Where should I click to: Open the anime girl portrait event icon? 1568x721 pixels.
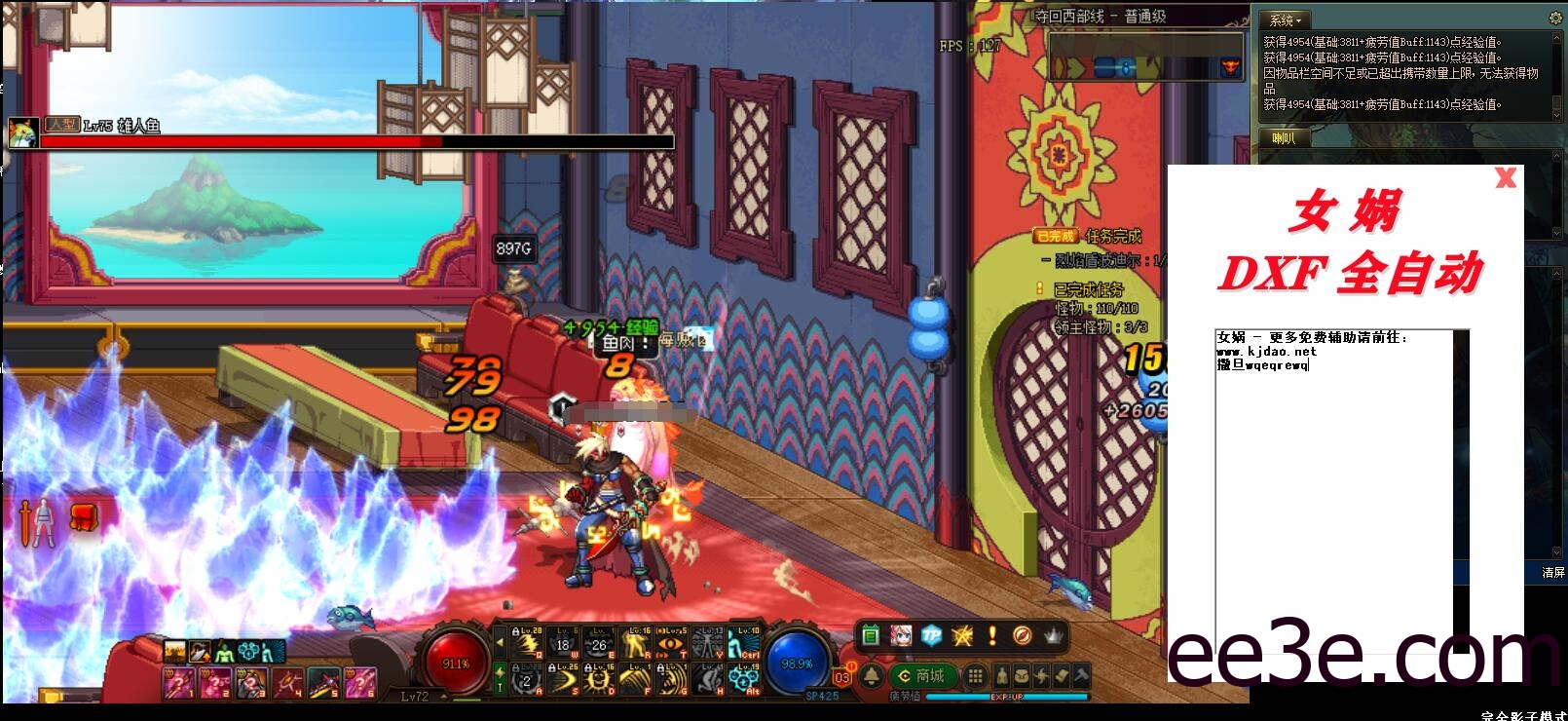coord(901,636)
